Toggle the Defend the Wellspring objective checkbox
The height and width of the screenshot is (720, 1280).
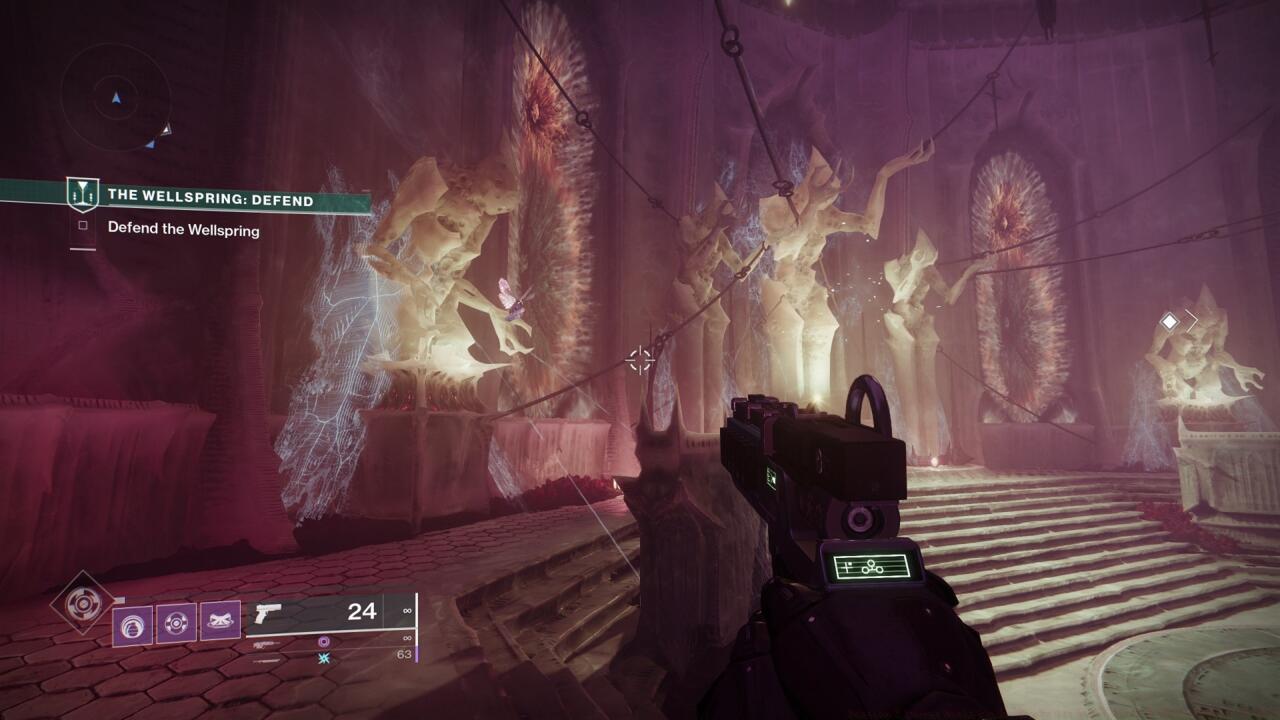tap(84, 227)
